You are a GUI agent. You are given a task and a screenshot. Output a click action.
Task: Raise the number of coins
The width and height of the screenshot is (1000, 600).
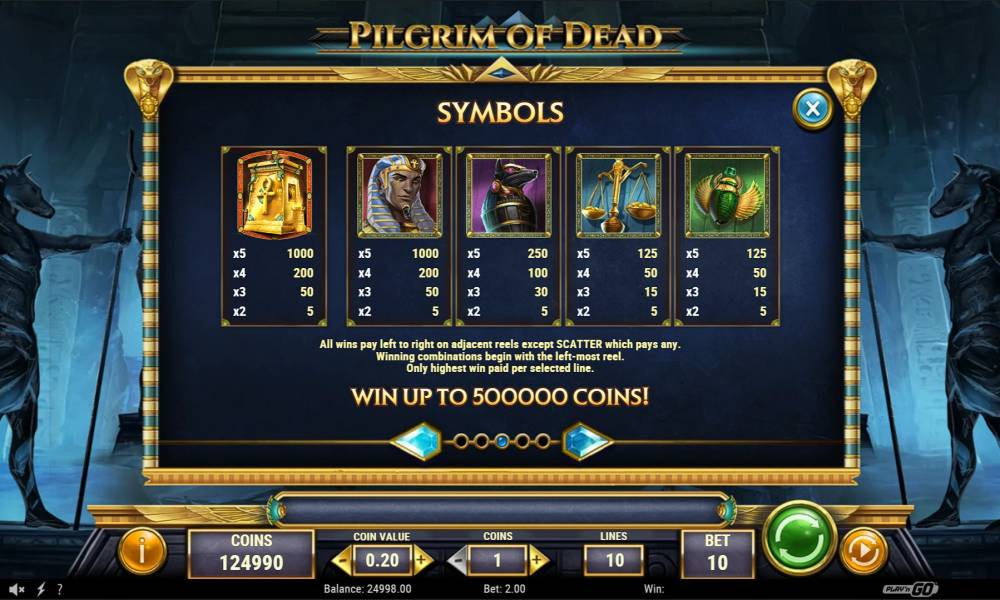(538, 561)
